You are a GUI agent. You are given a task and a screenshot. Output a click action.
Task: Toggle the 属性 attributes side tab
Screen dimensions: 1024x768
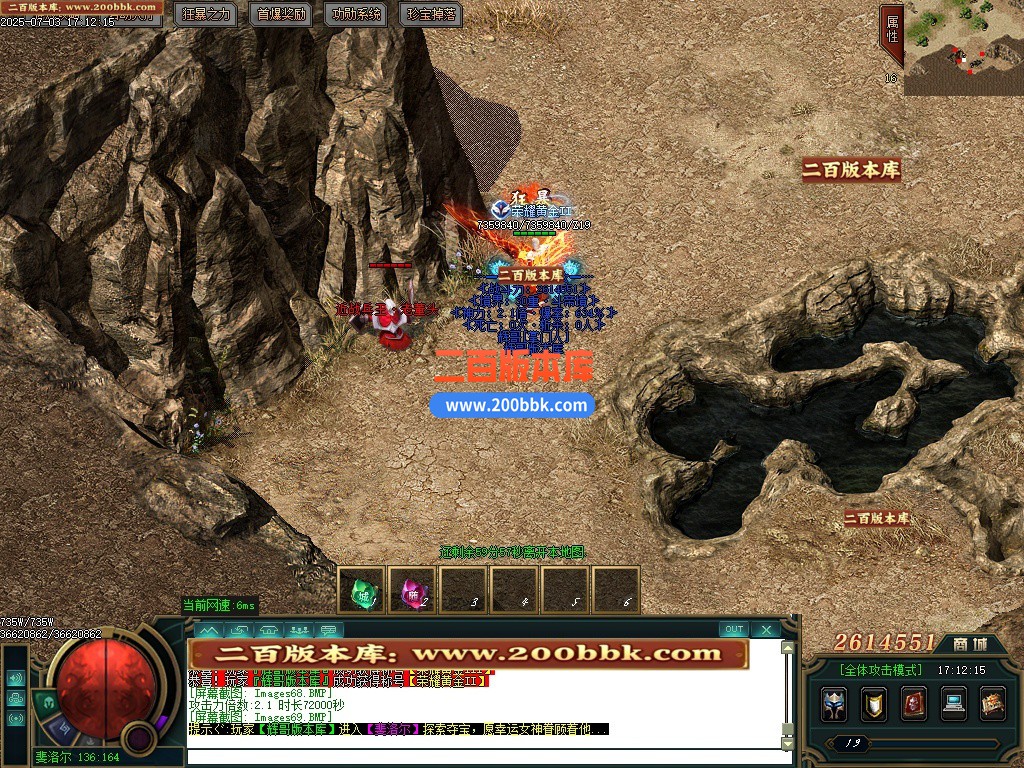point(891,35)
